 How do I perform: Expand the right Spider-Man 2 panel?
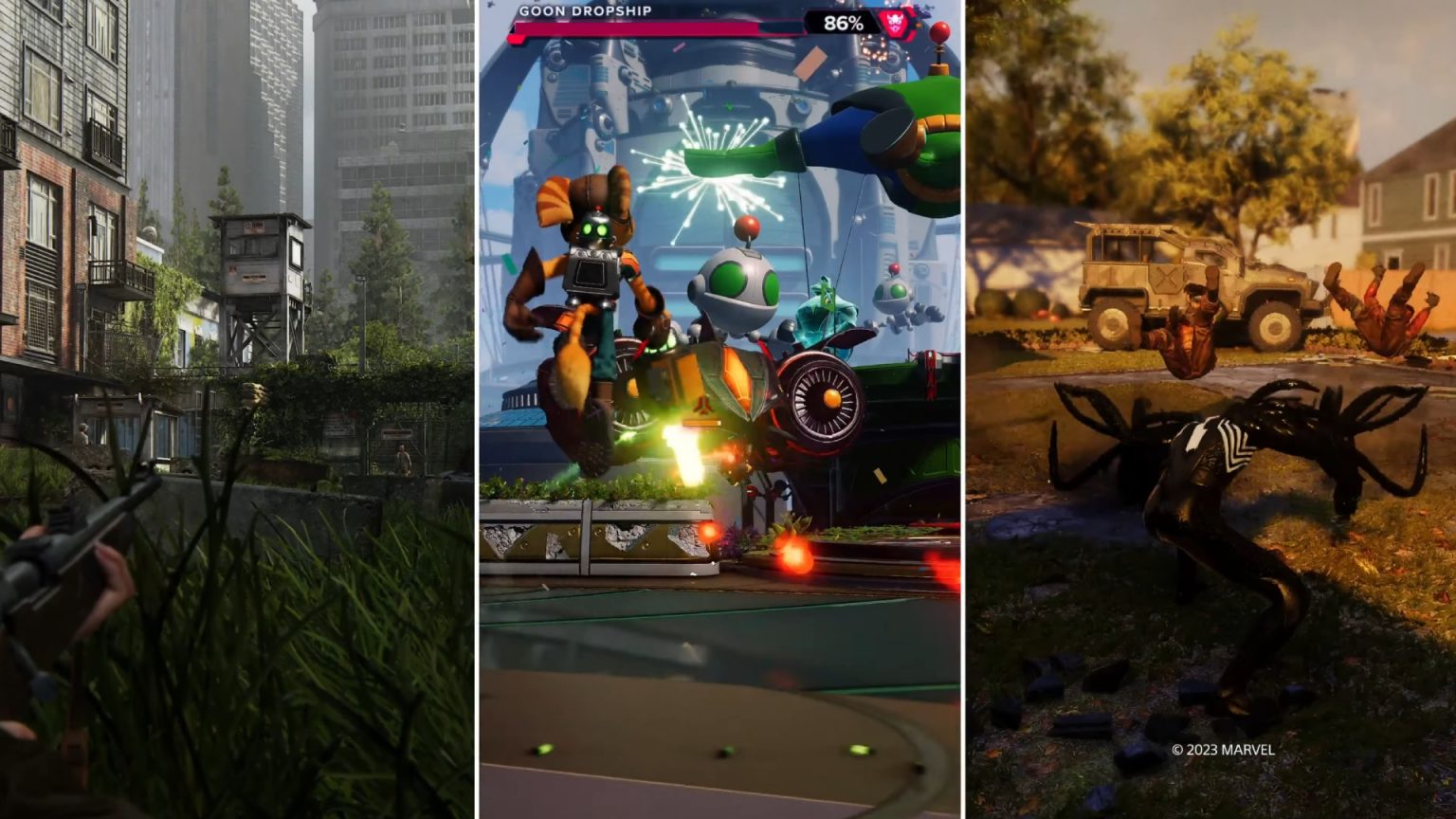(1213, 408)
